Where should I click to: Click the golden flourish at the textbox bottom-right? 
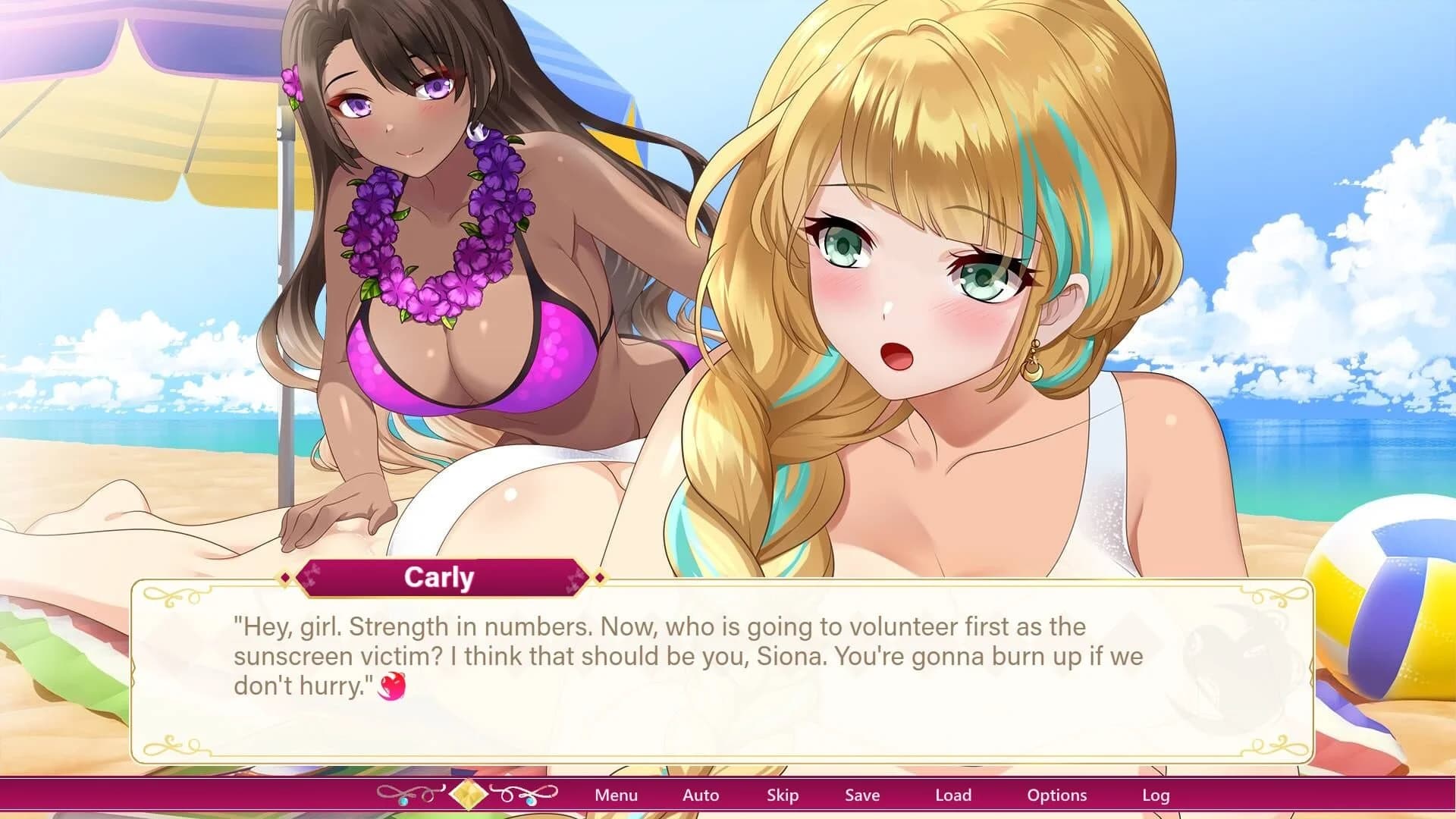[x=1279, y=745]
